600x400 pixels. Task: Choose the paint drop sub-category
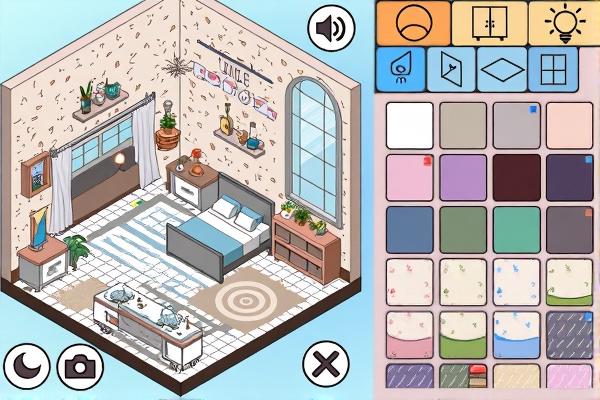(x=400, y=70)
